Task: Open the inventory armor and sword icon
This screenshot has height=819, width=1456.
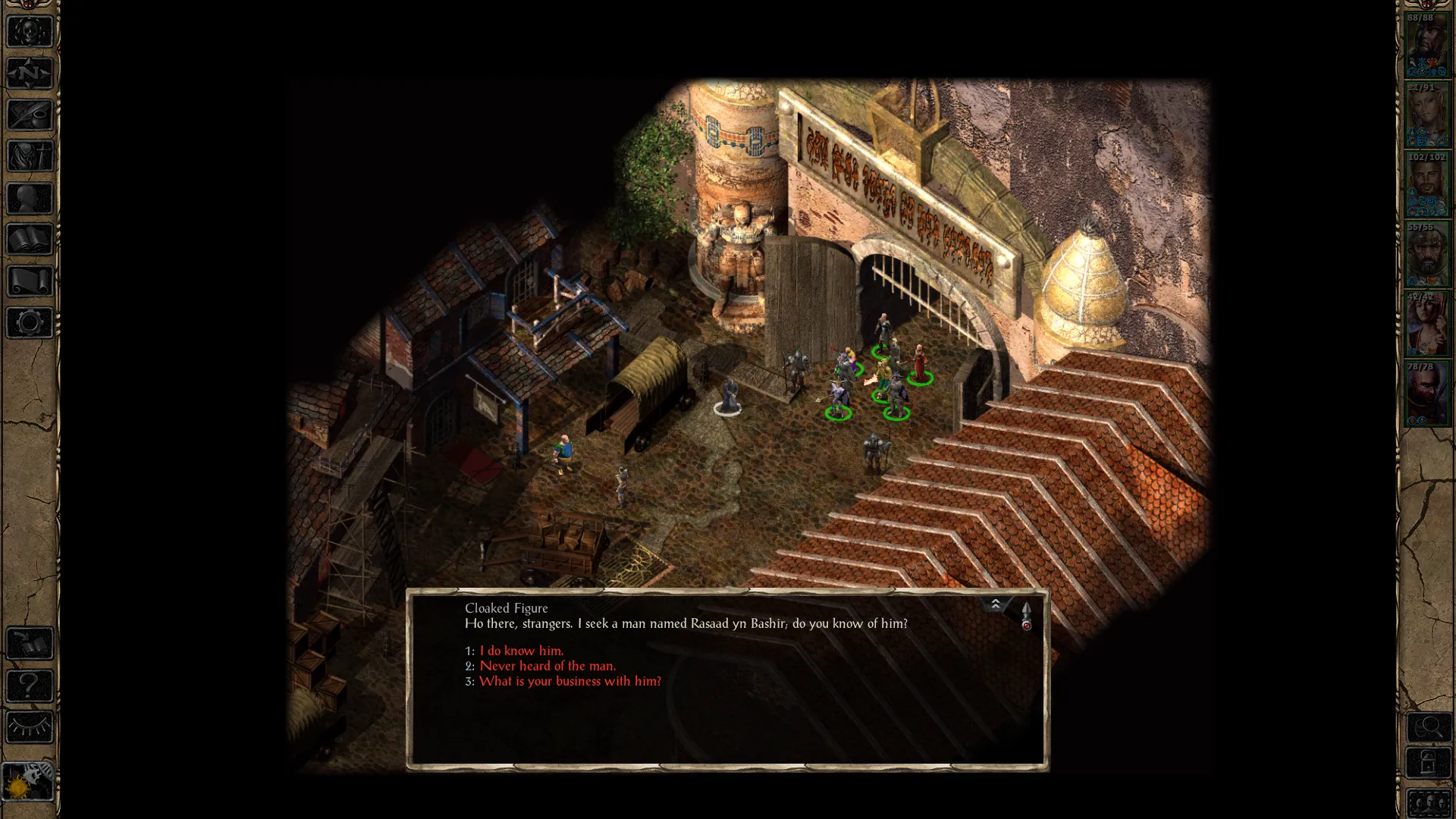Action: pos(30,157)
